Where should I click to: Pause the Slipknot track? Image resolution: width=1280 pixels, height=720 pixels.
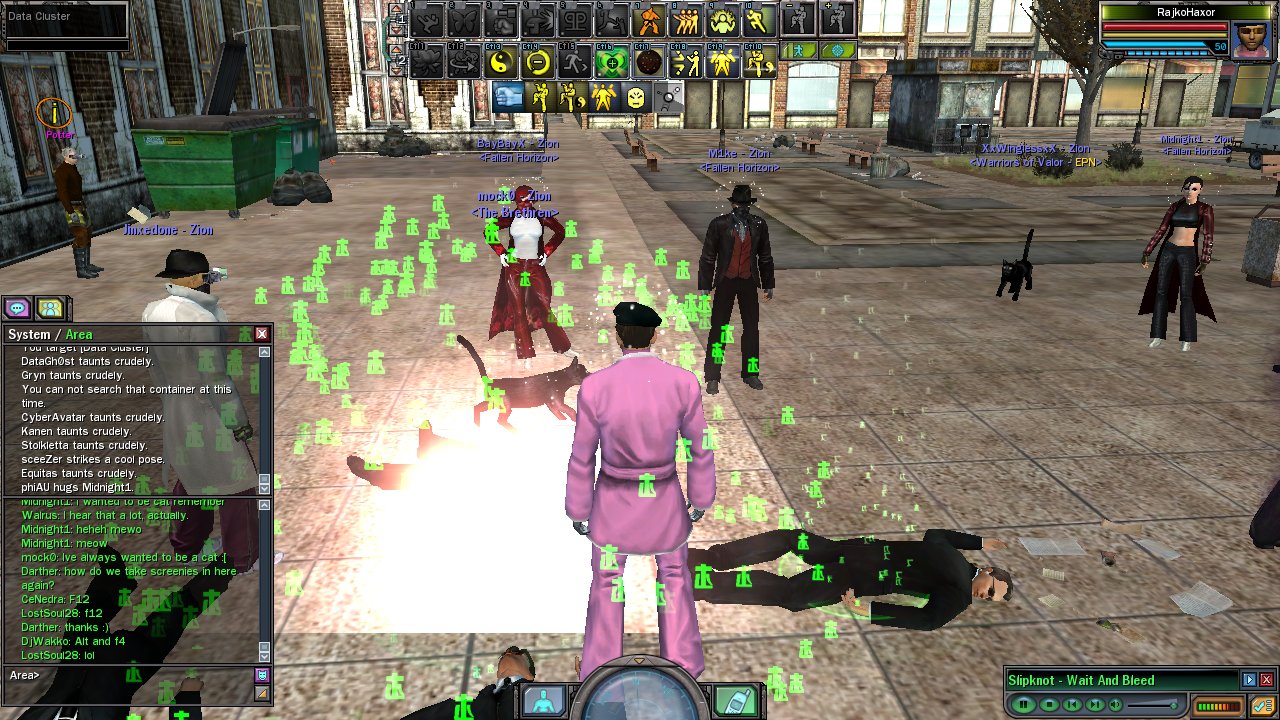coord(1023,705)
